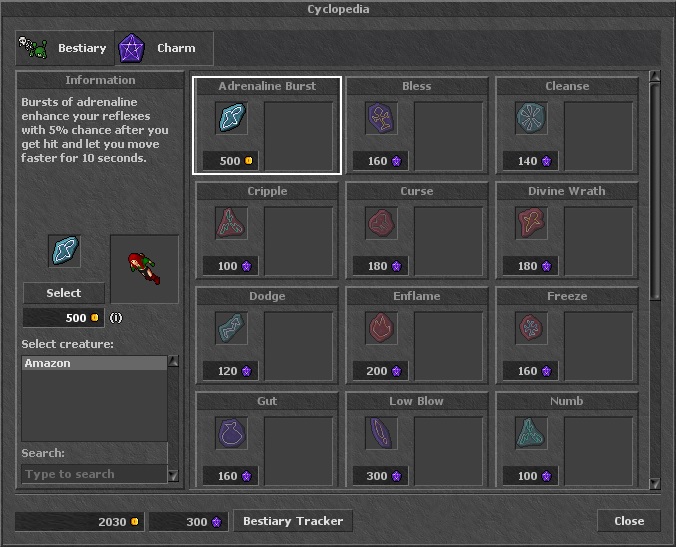
Task: Open the Charm tab
Action: (x=164, y=48)
